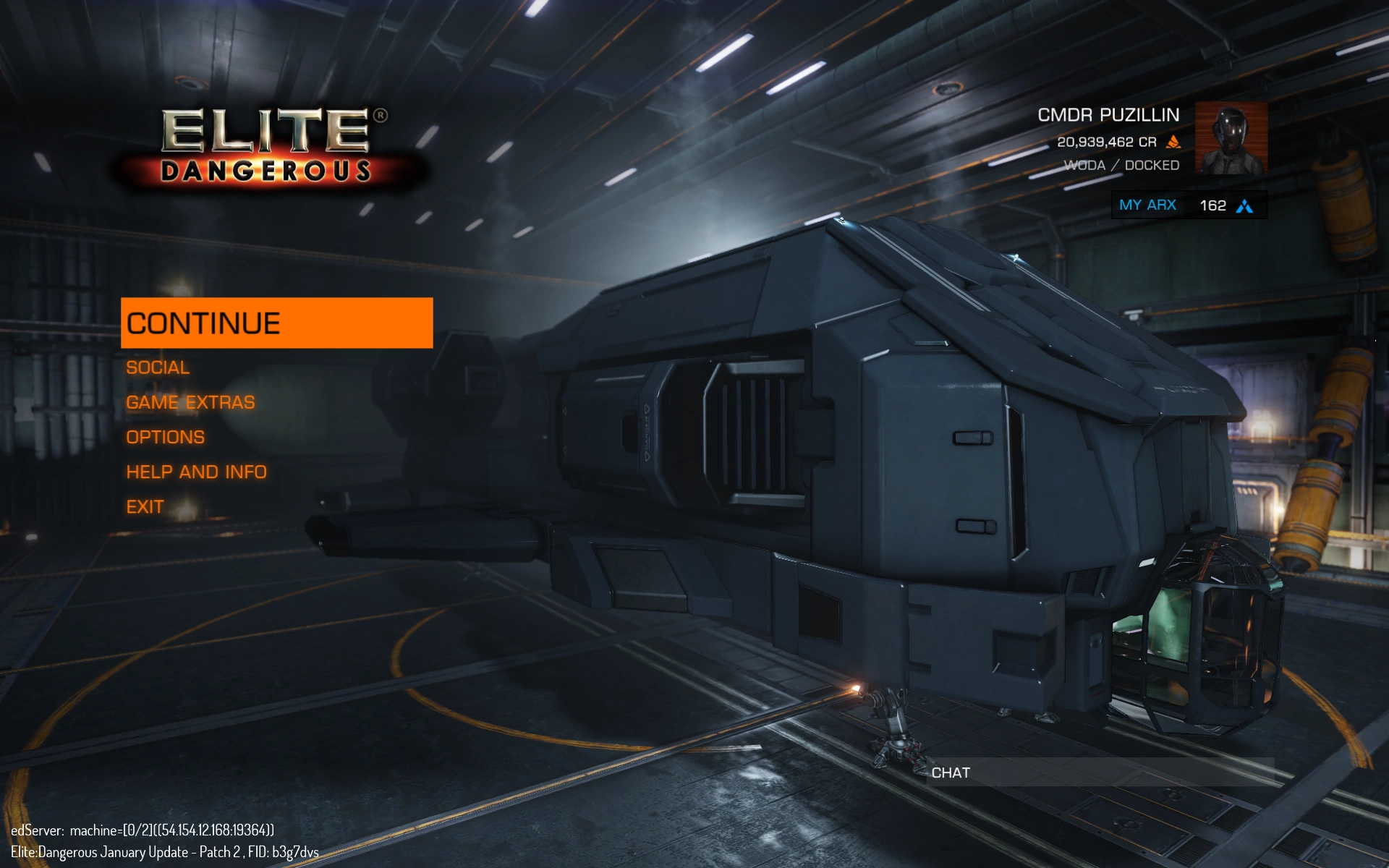Show the Help and Info section
Viewport: 1389px width, 868px height.
coord(196,472)
